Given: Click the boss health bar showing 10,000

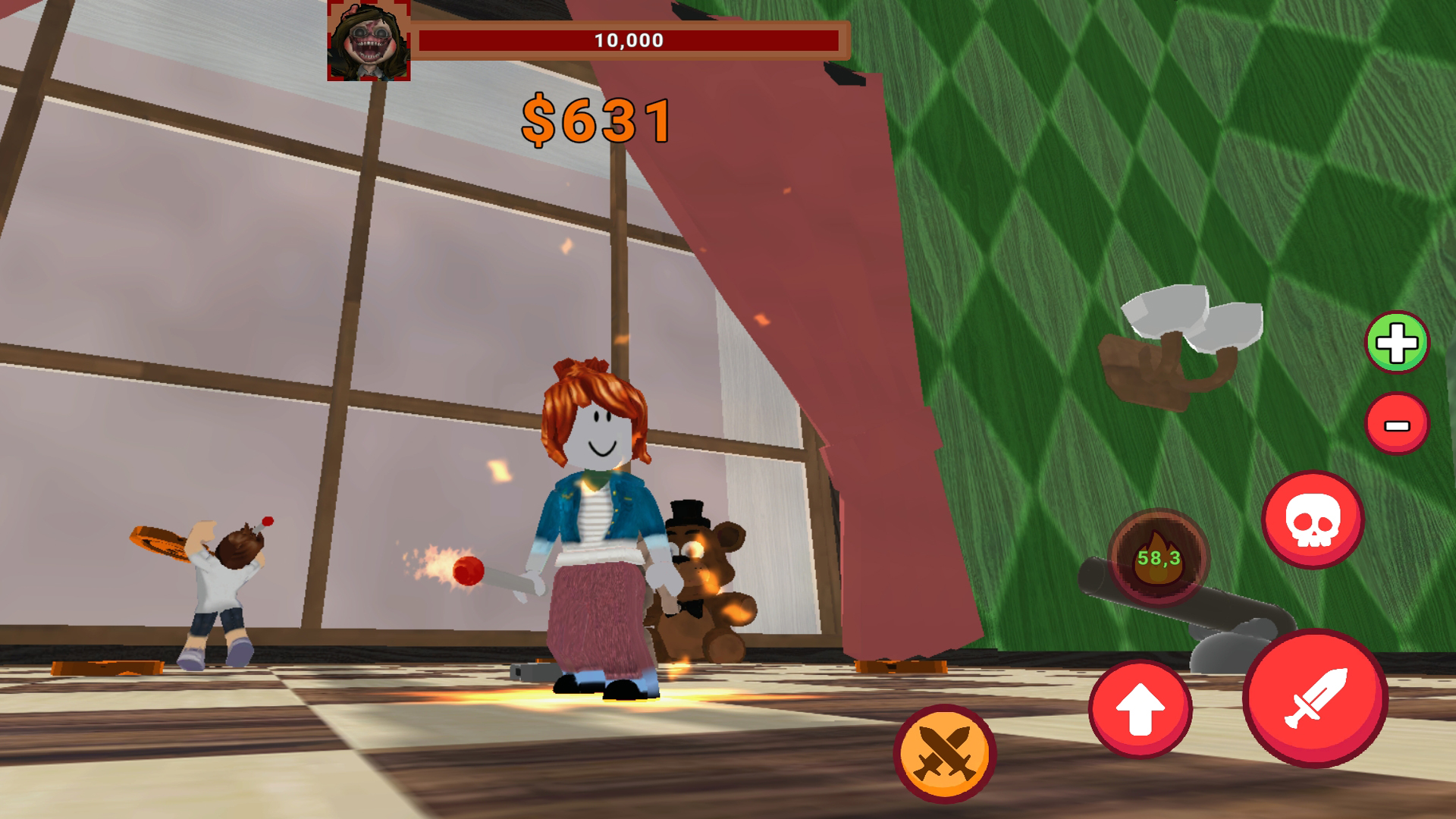Looking at the screenshot, I should coord(628,42).
